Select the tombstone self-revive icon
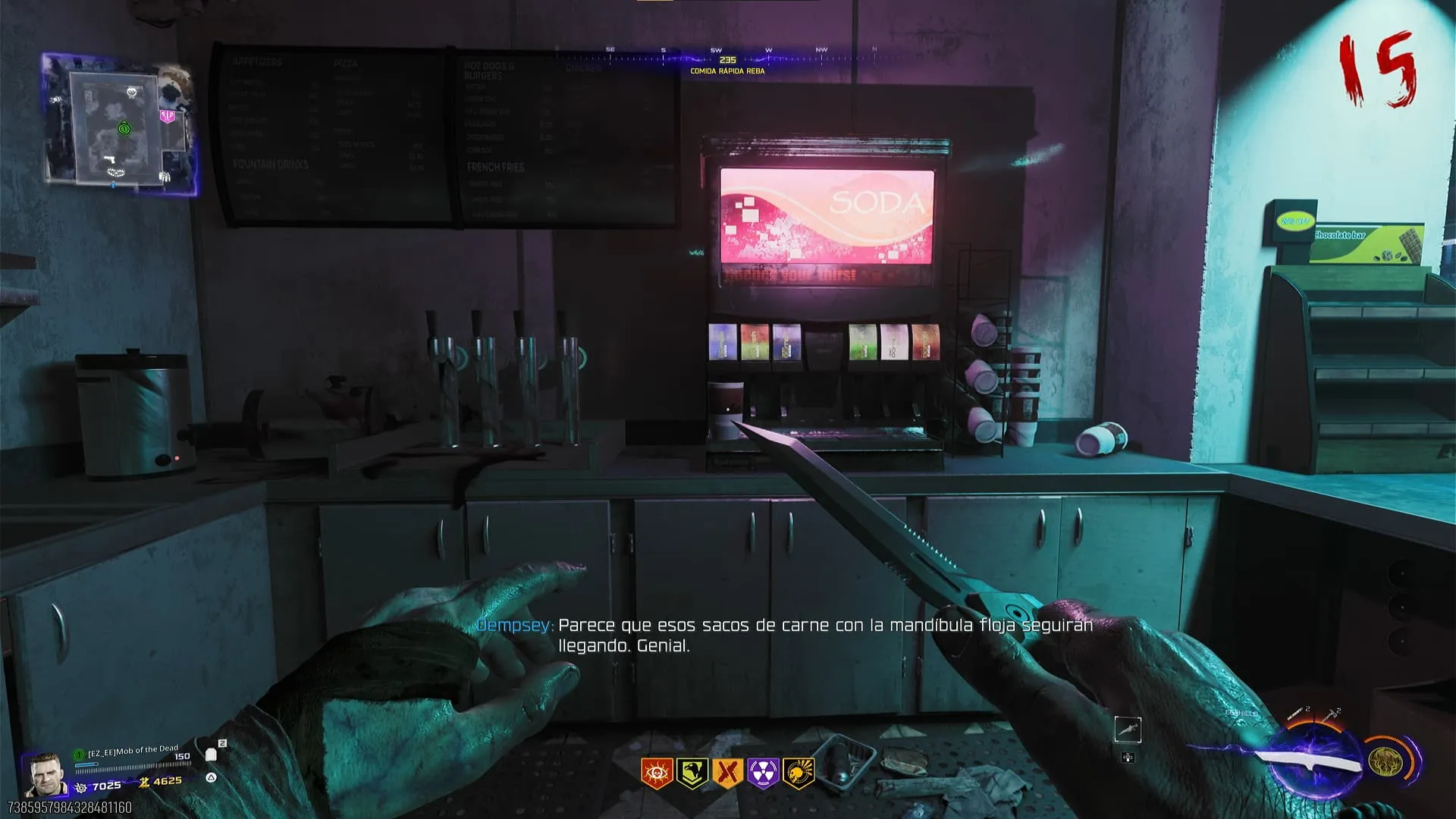The width and height of the screenshot is (1456, 819). [x=212, y=755]
